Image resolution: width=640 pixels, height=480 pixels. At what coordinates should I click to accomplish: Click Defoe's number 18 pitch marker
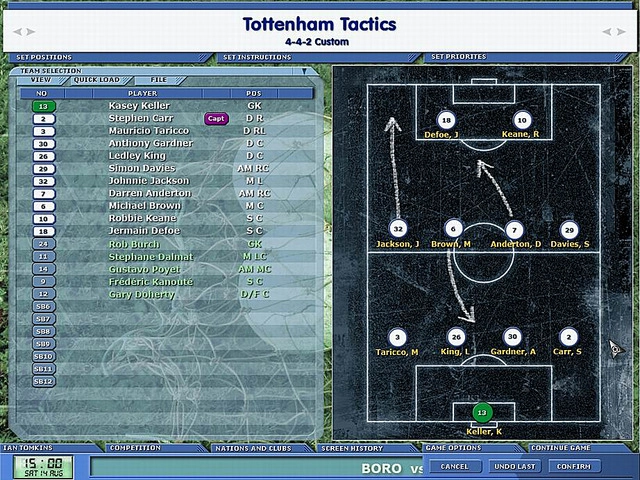coord(446,120)
